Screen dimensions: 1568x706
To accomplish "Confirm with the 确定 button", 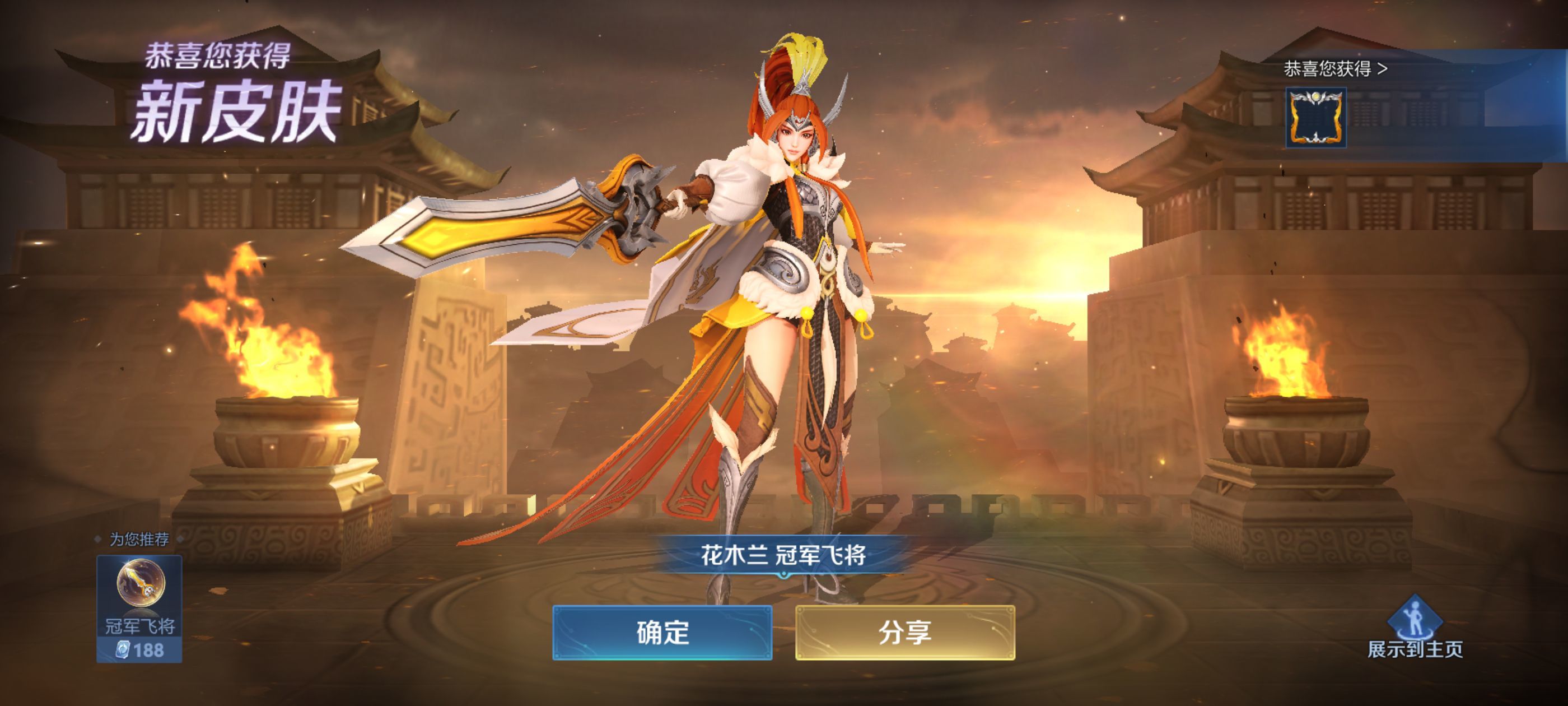I will pyautogui.click(x=663, y=634).
